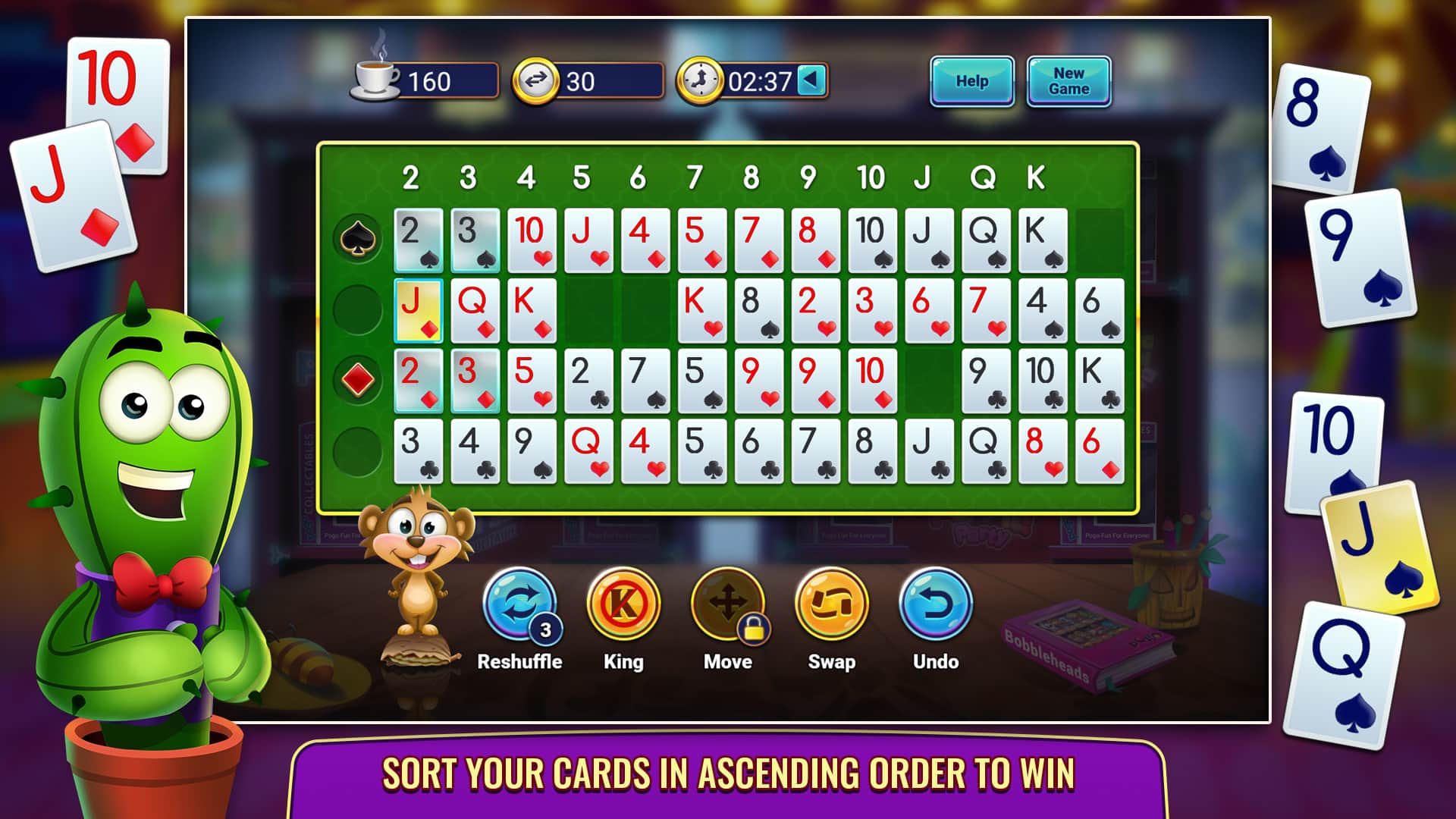
Task: Open the Help dialog
Action: [973, 80]
